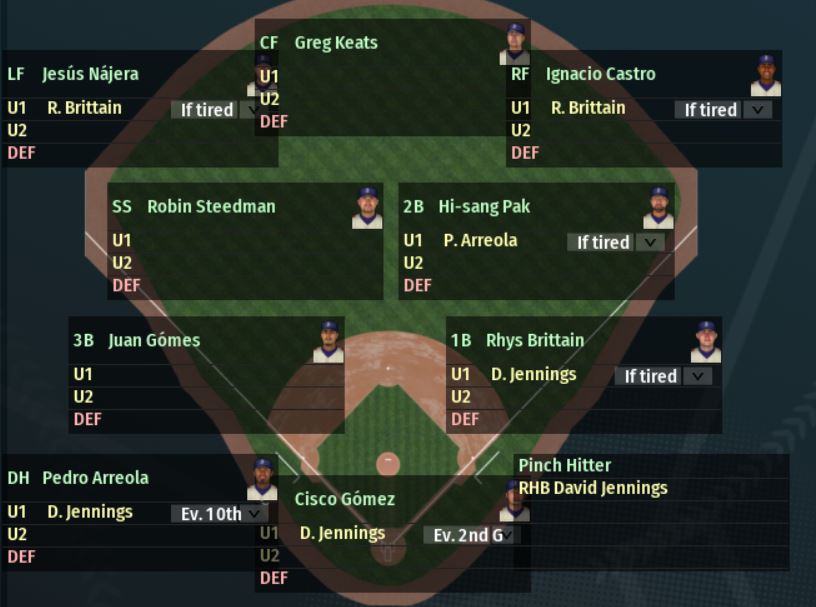Image resolution: width=816 pixels, height=607 pixels.
Task: Select designated hitter Pedro Arreola
Action: [x=95, y=478]
